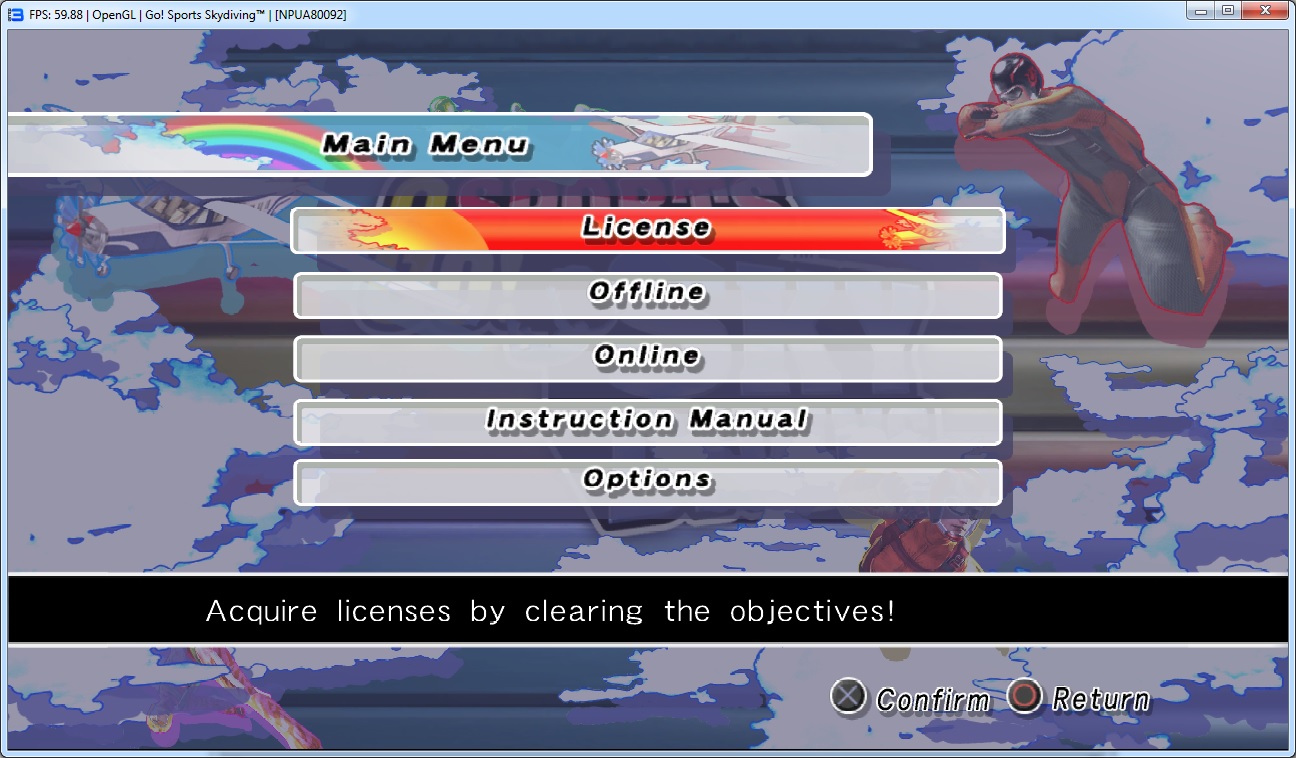
Task: Open the Instruction Manual
Action: [x=647, y=421]
